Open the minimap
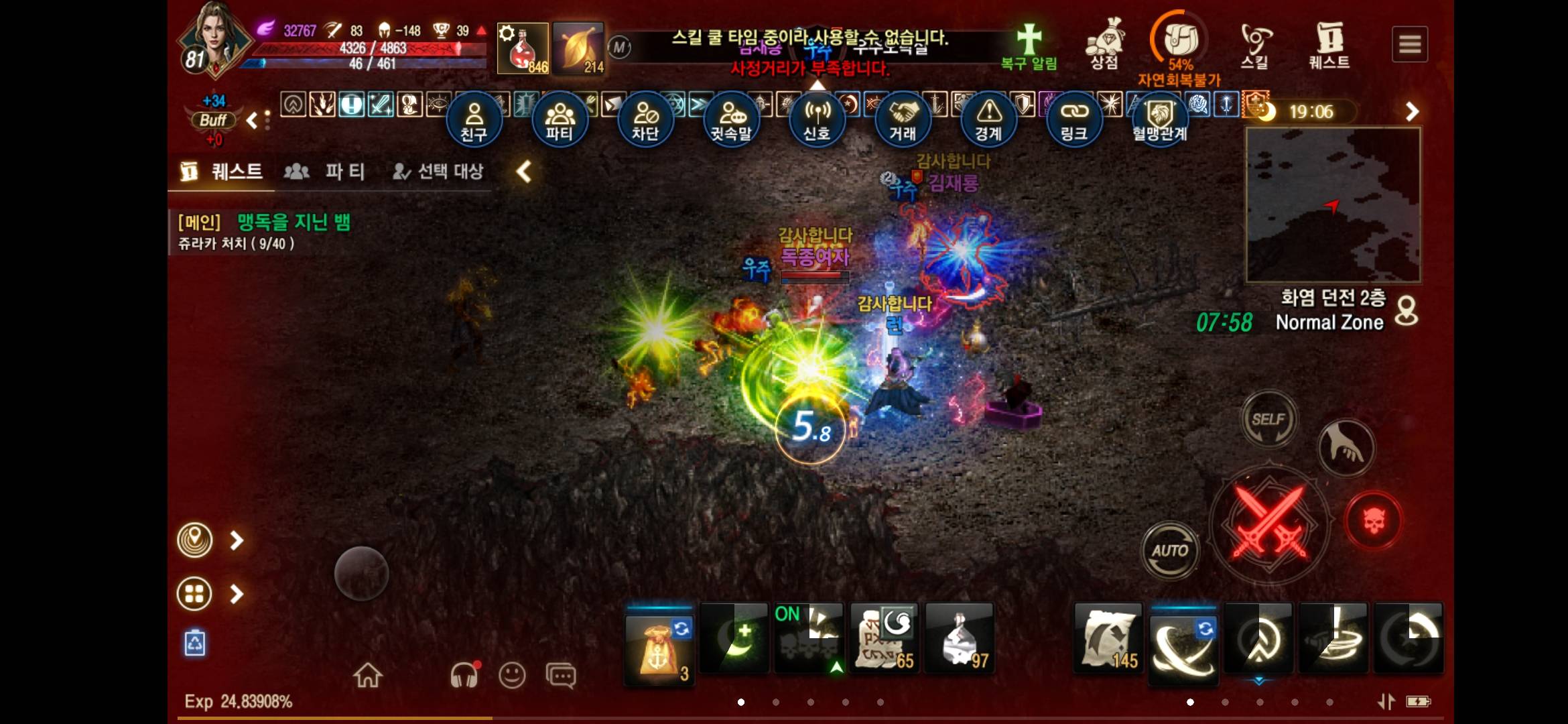The height and width of the screenshot is (724, 1568). [x=1333, y=204]
